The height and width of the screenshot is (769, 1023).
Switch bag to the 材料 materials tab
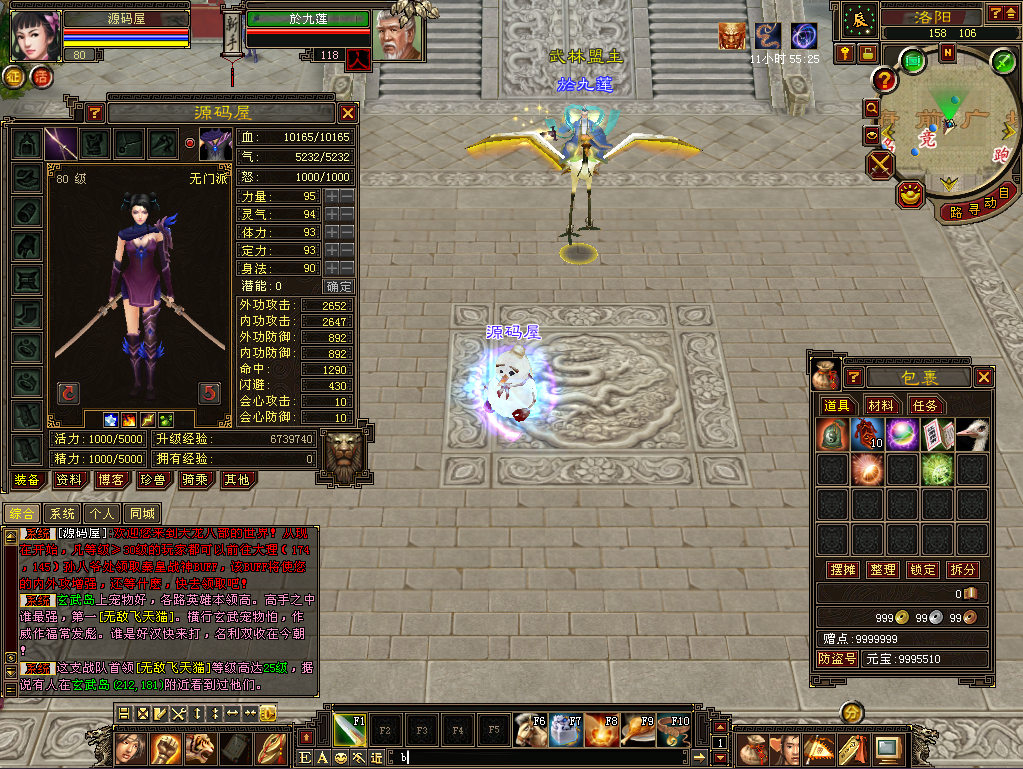(881, 405)
